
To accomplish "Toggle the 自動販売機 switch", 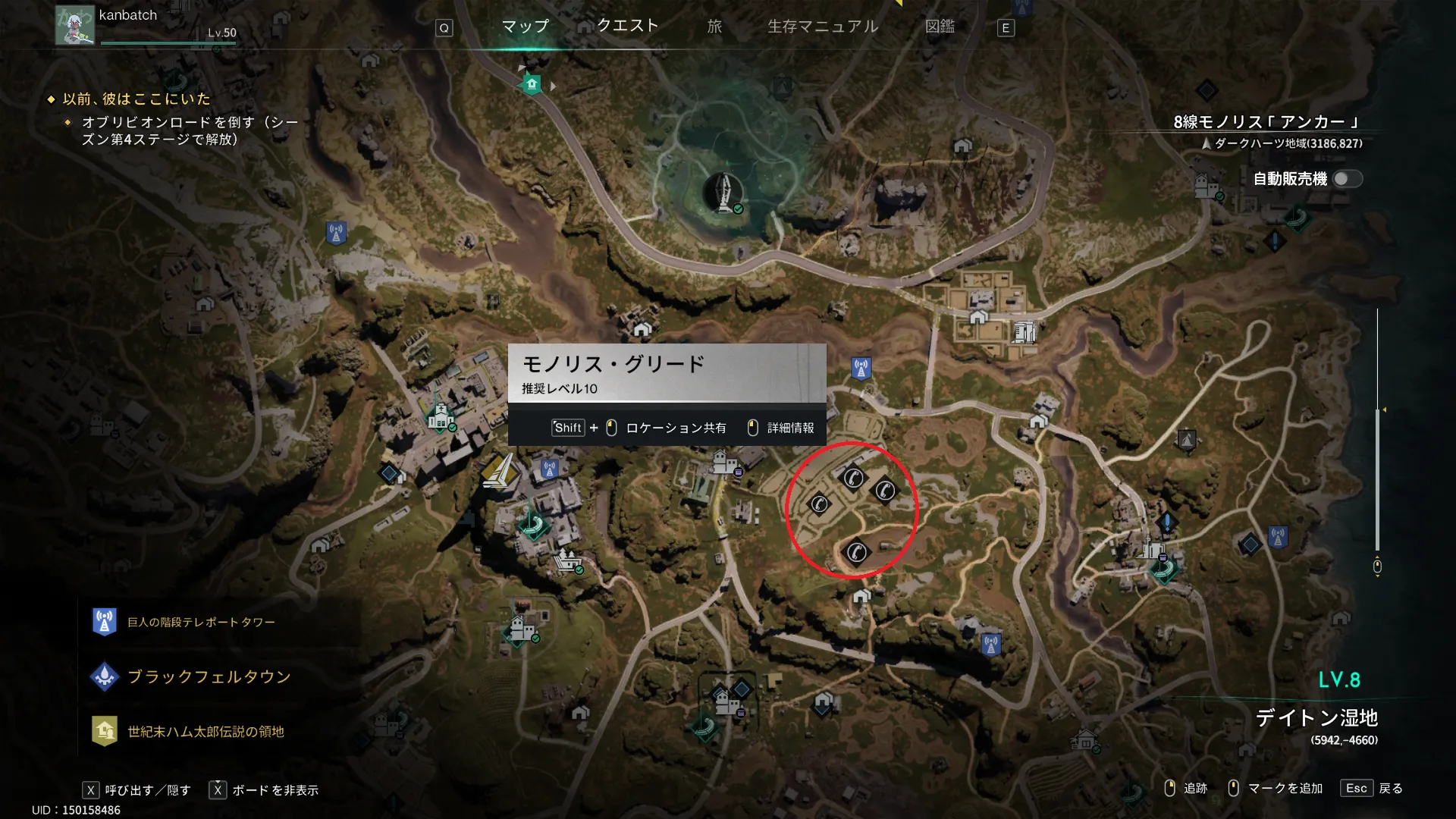I will 1347,179.
